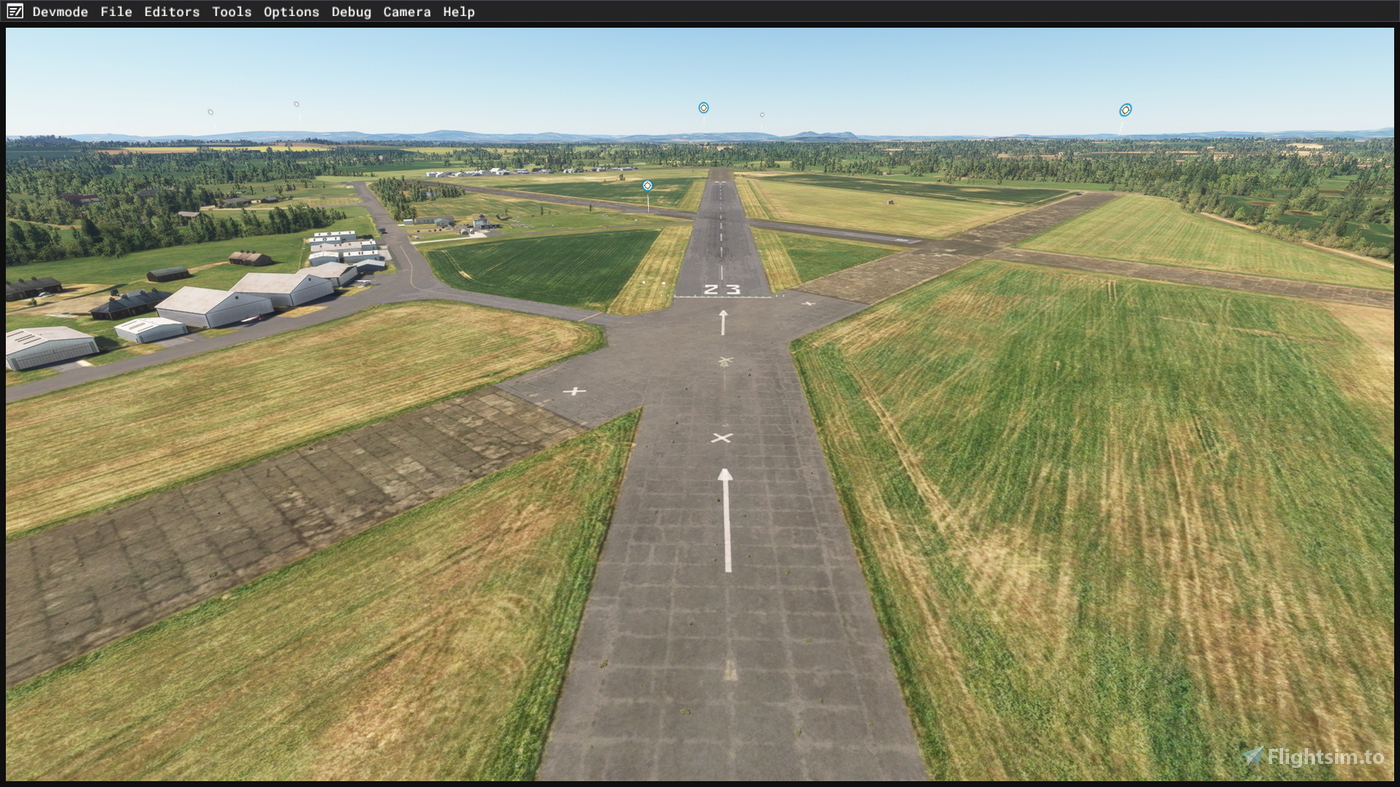The height and width of the screenshot is (787, 1400).
Task: Click the Devmode notepad icon in the title bar
Action: pos(14,11)
